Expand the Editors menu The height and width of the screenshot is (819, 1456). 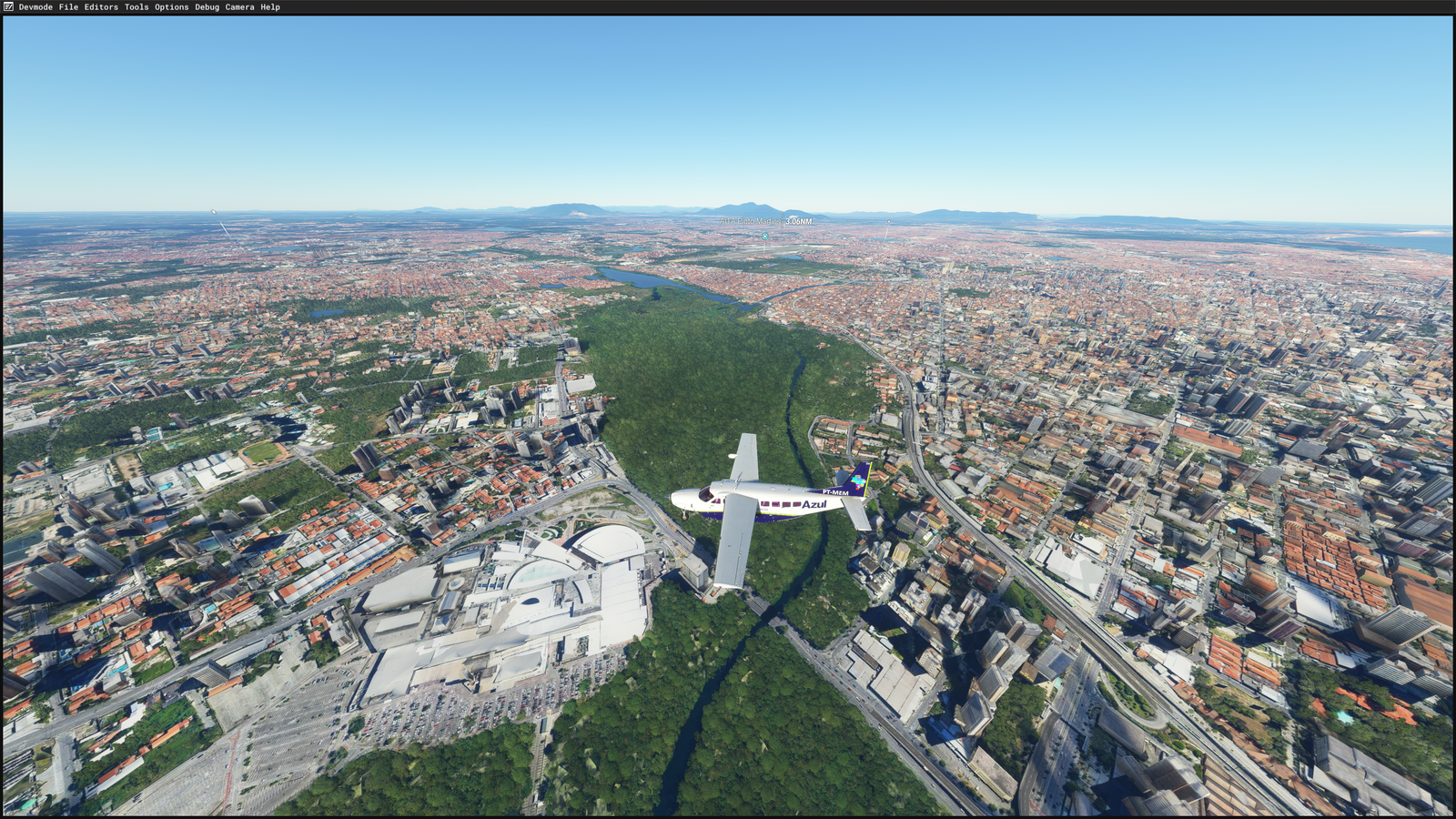point(101,7)
